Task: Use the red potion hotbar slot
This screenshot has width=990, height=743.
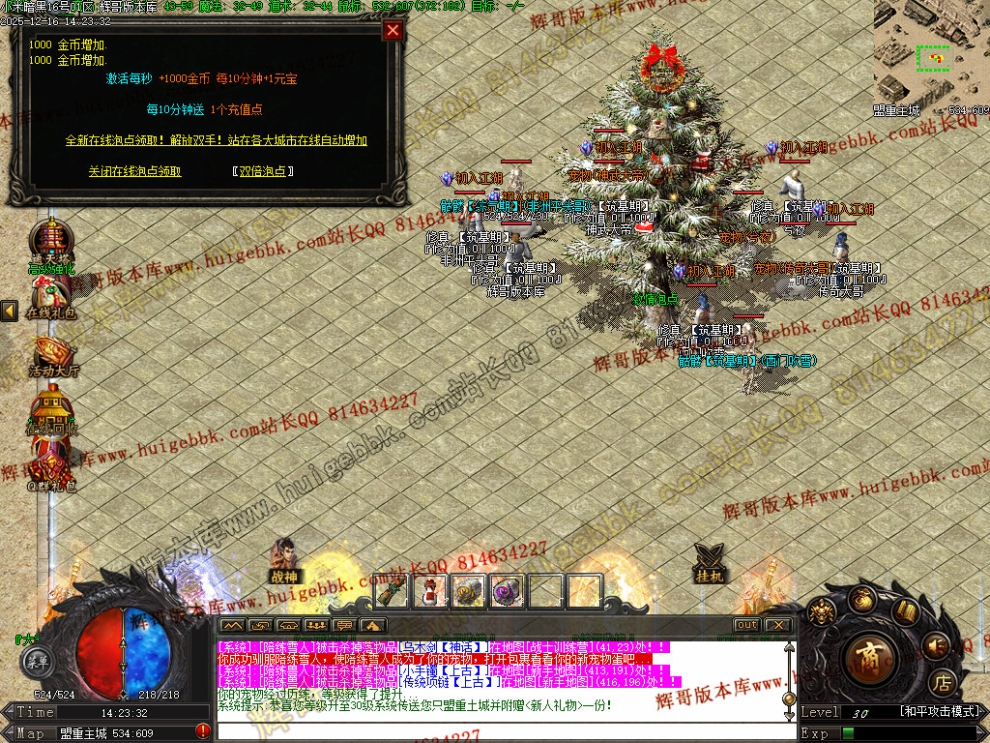Action: tap(431, 592)
